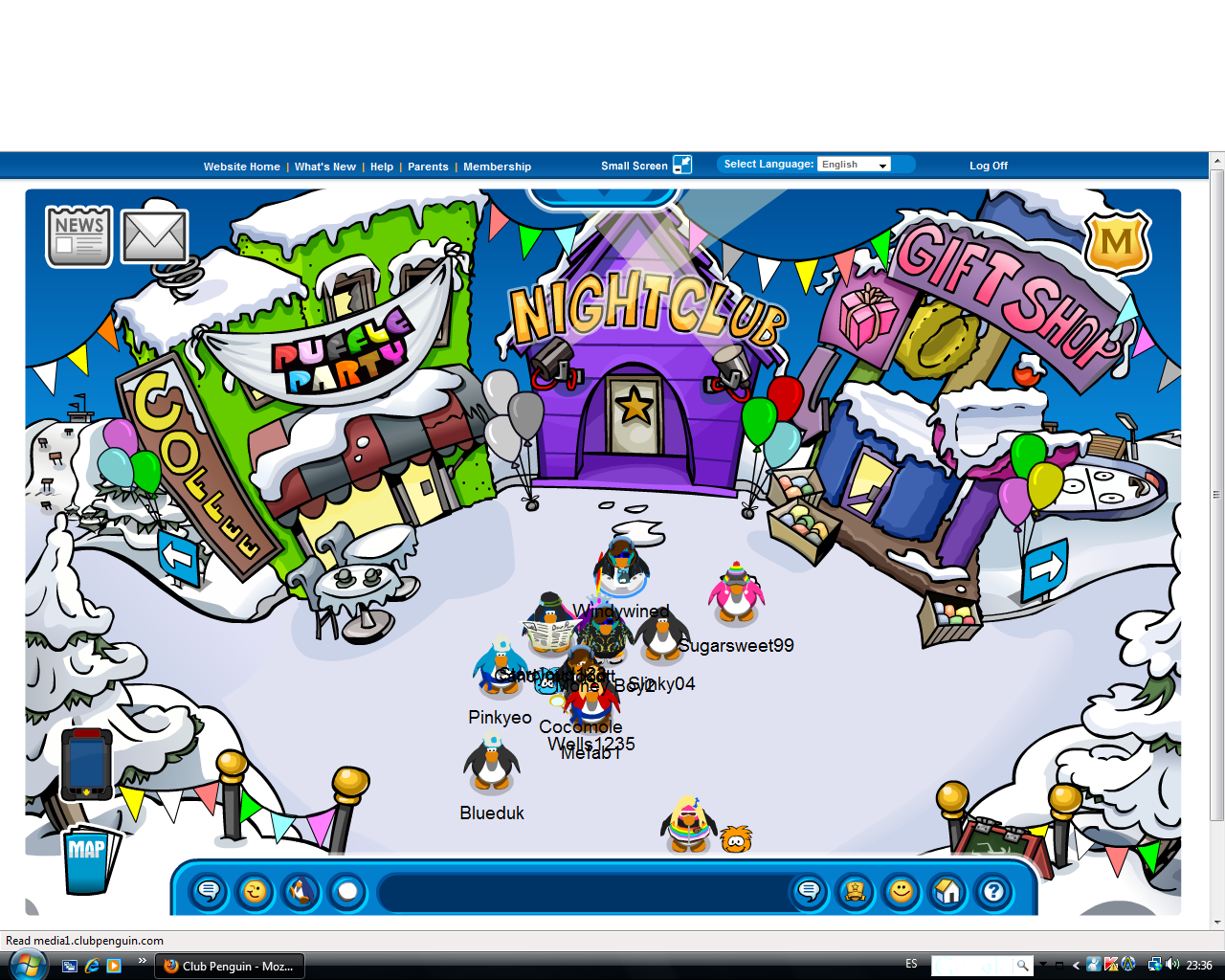
Task: Click Log Off to exit the game
Action: click(988, 166)
